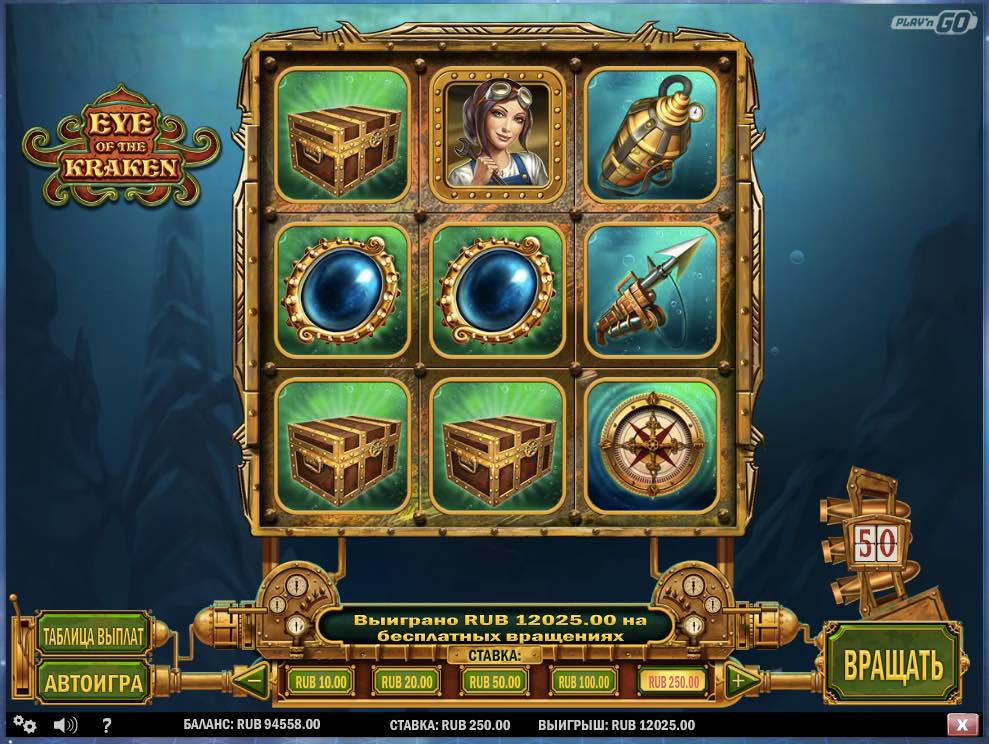Open the Таблица выплат paytable
The image size is (989, 744).
coord(93,635)
